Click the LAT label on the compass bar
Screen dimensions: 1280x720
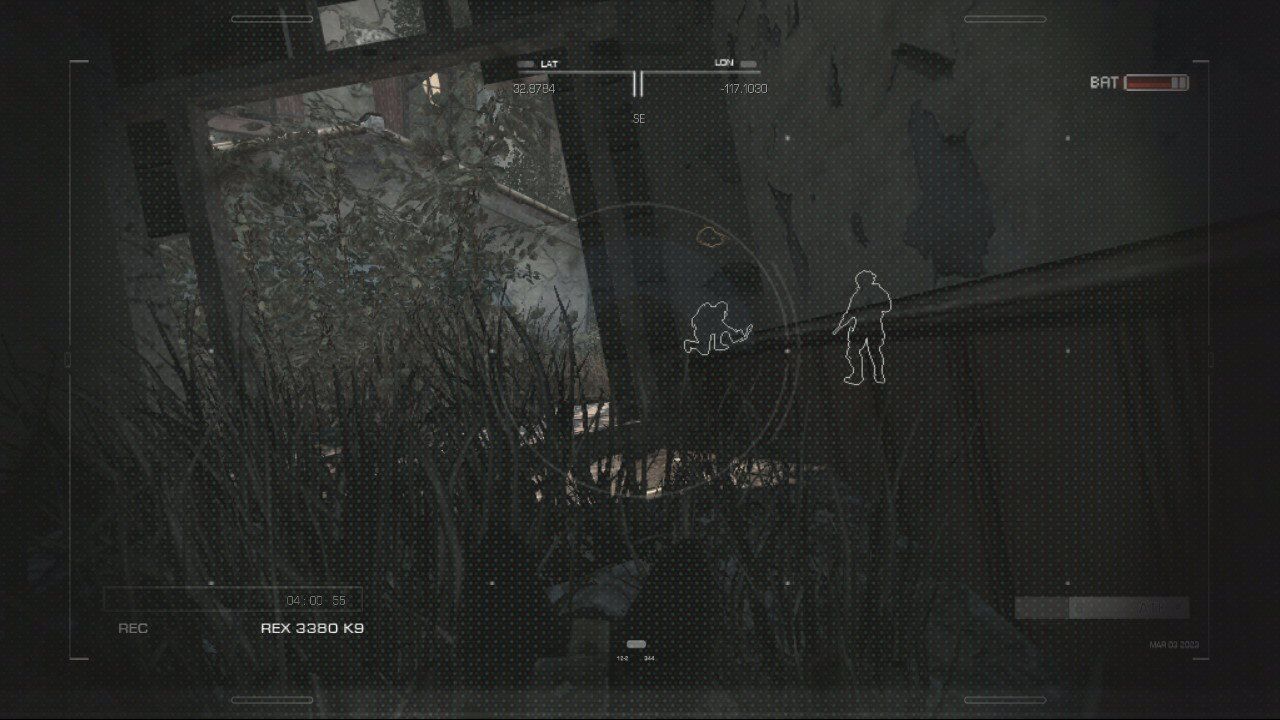[x=549, y=62]
